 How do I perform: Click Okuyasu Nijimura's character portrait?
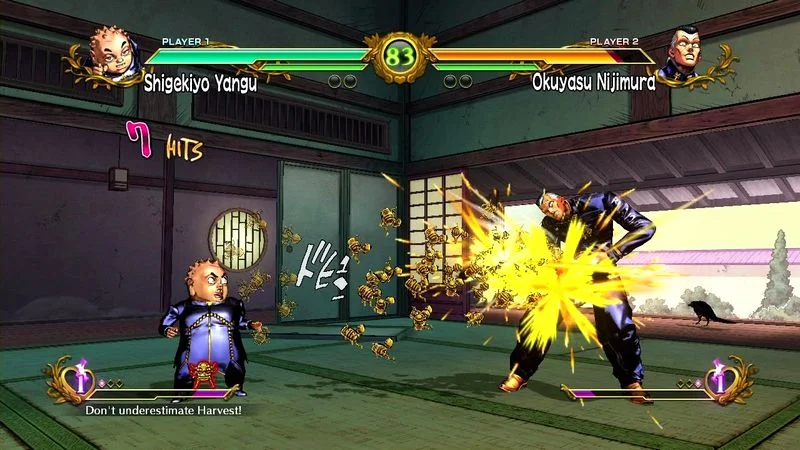click(x=688, y=52)
